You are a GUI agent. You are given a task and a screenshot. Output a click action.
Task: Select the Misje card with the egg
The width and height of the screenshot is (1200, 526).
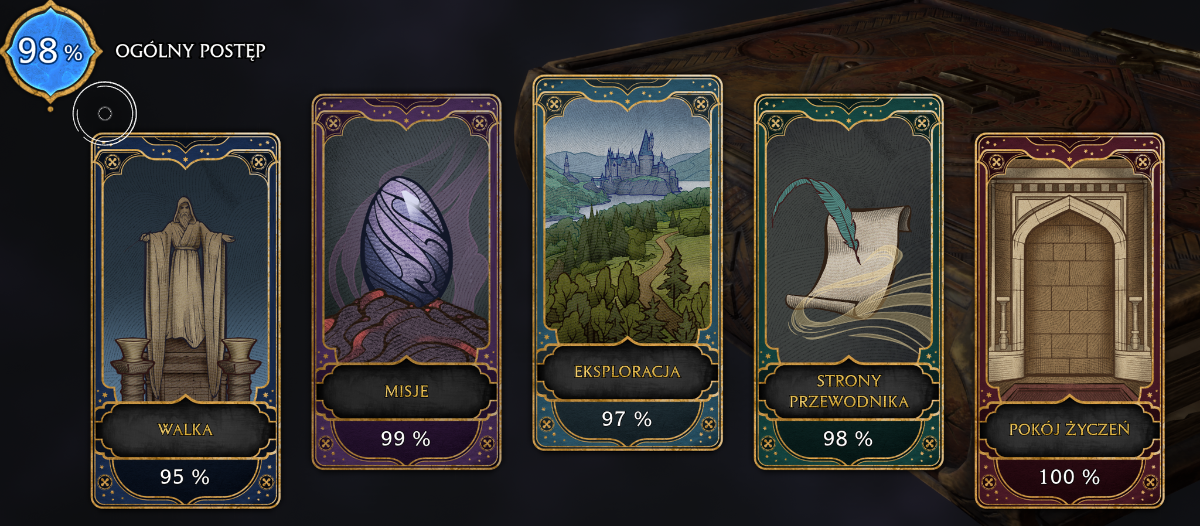405,281
